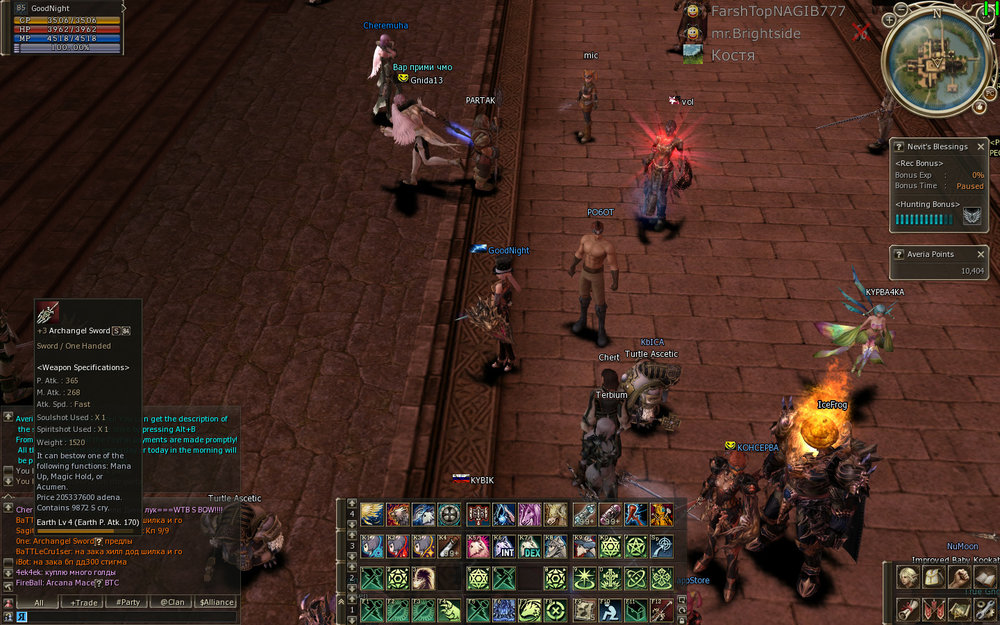Zoom out the minimap with minus button
This screenshot has width=1000, height=625.
point(903,9)
